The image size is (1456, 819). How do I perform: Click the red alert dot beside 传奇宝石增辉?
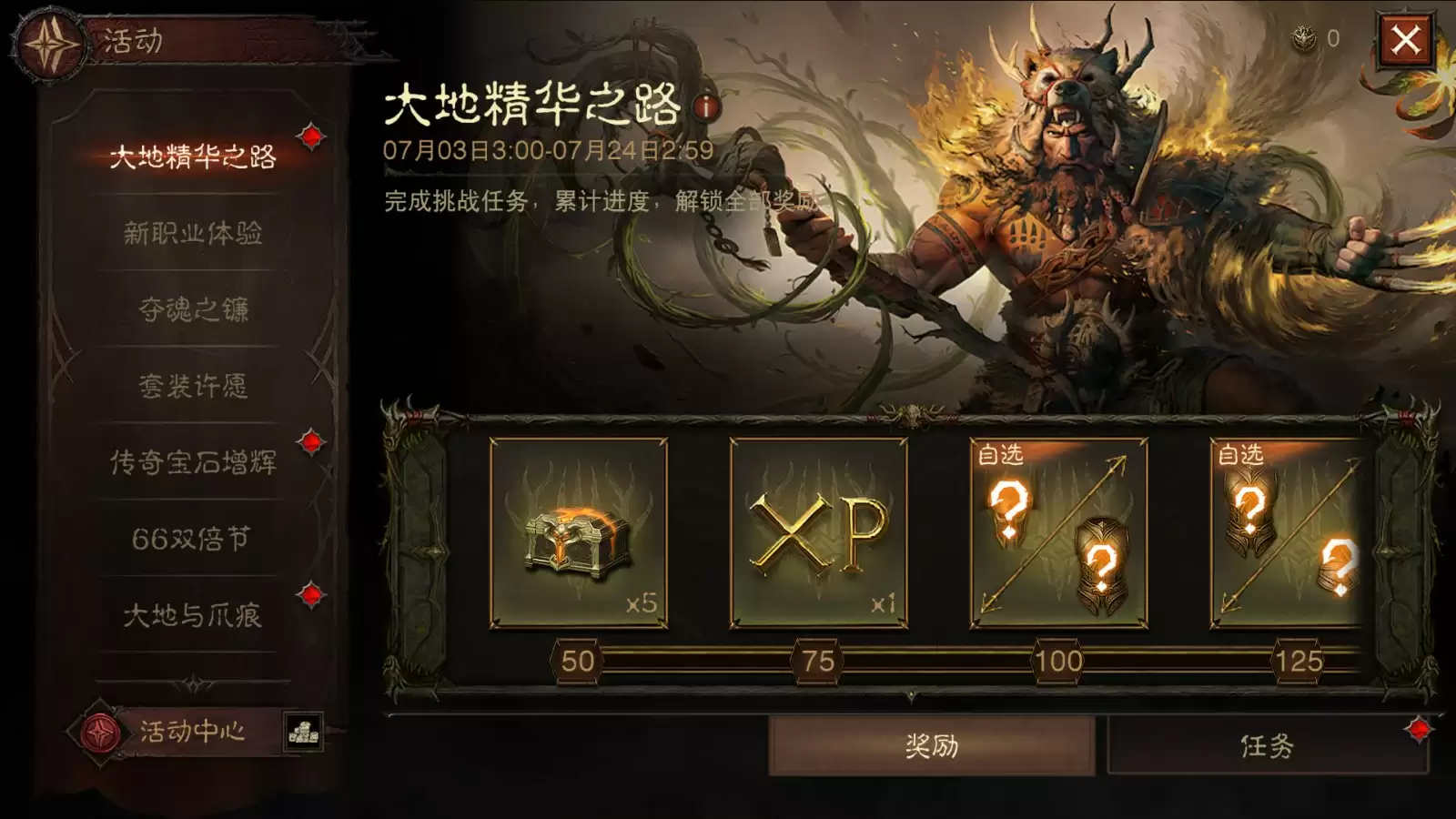click(309, 443)
